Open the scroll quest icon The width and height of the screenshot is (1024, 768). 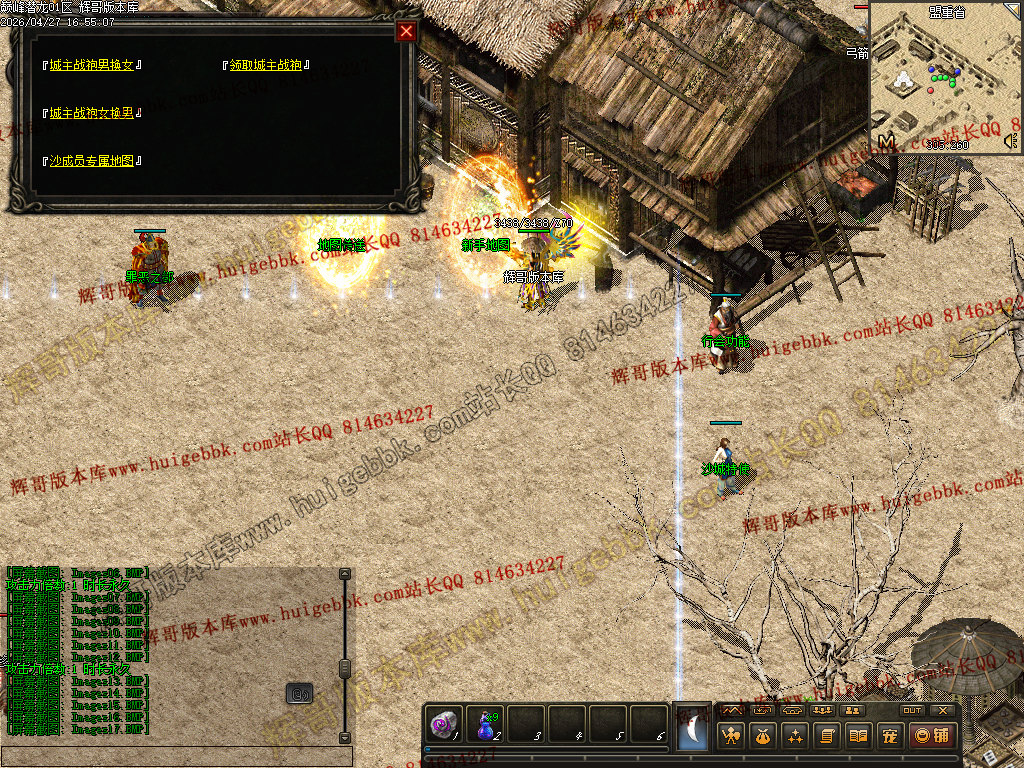coord(827,736)
